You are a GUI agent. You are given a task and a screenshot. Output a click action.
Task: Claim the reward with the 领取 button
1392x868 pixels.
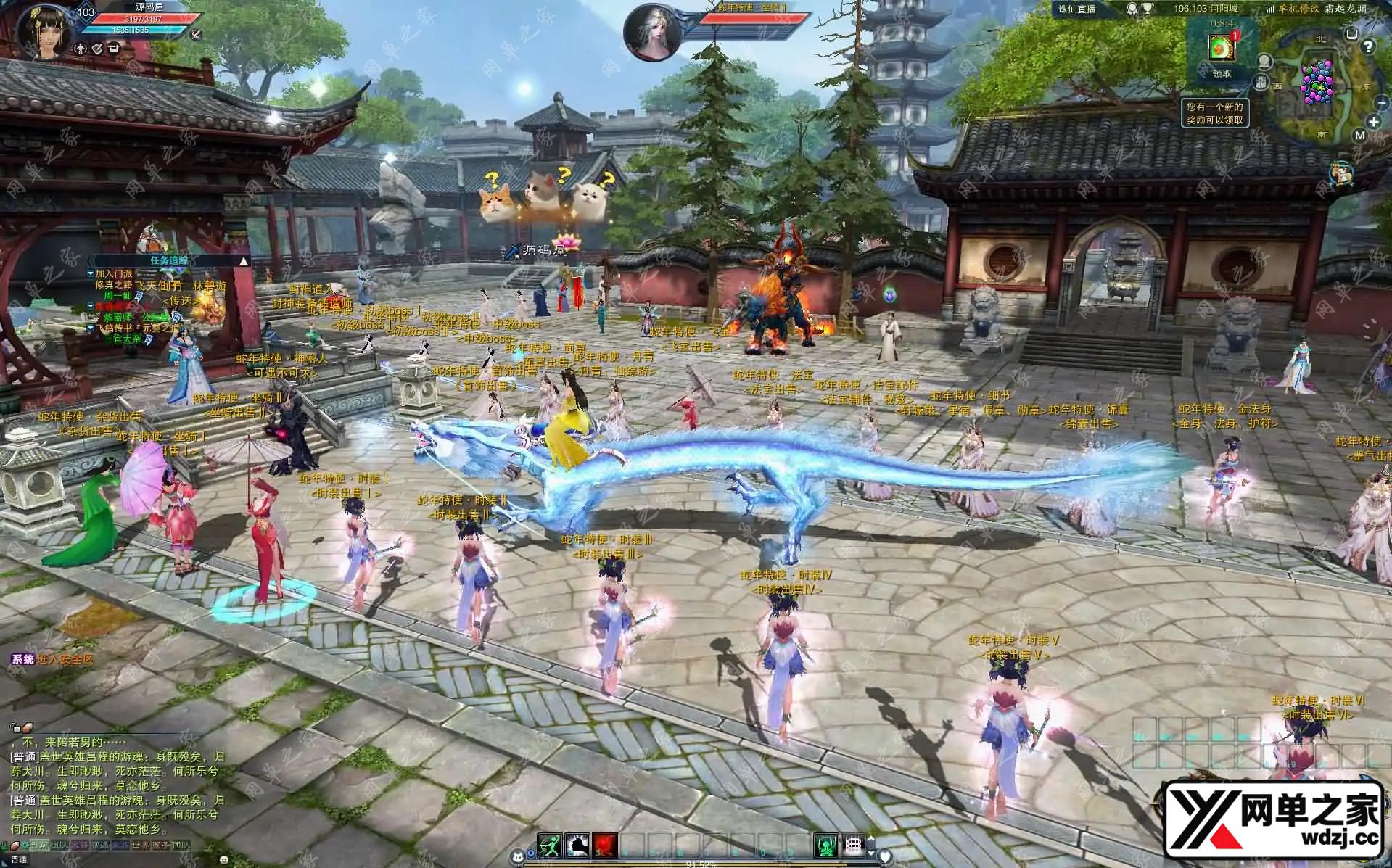[1222, 73]
